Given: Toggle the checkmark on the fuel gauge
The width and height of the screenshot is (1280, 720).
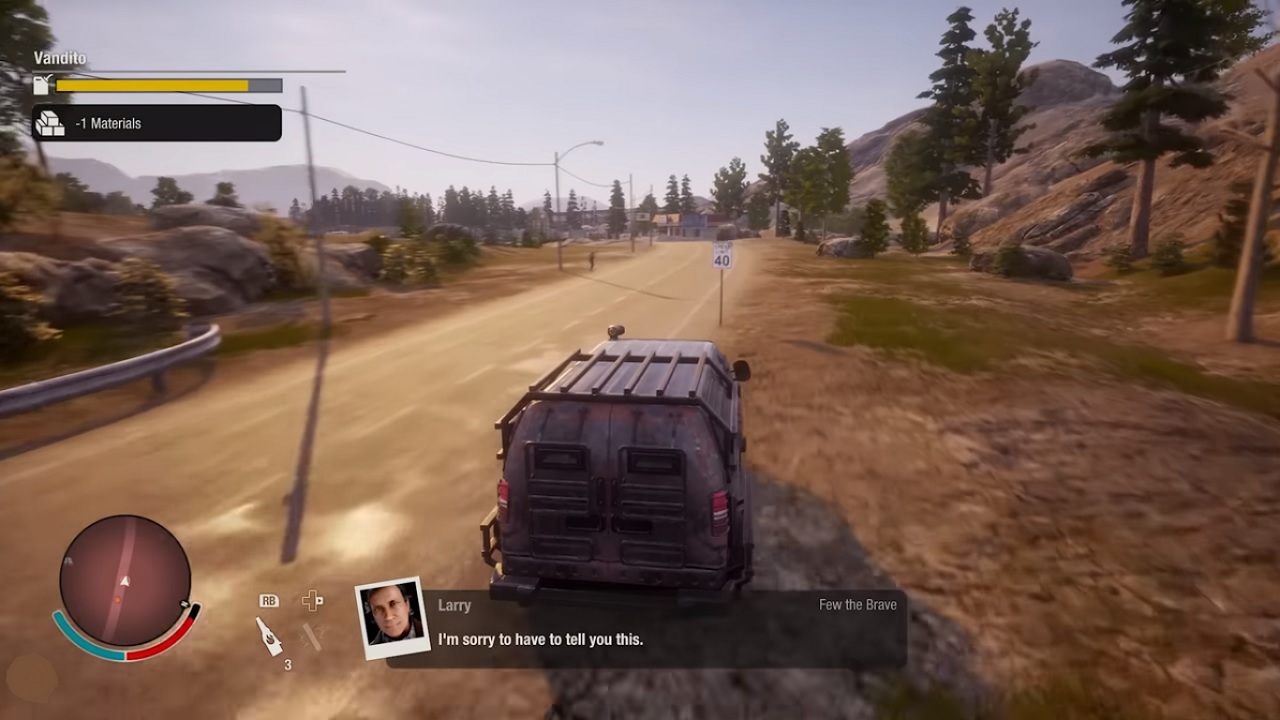Looking at the screenshot, I should click(47, 77).
